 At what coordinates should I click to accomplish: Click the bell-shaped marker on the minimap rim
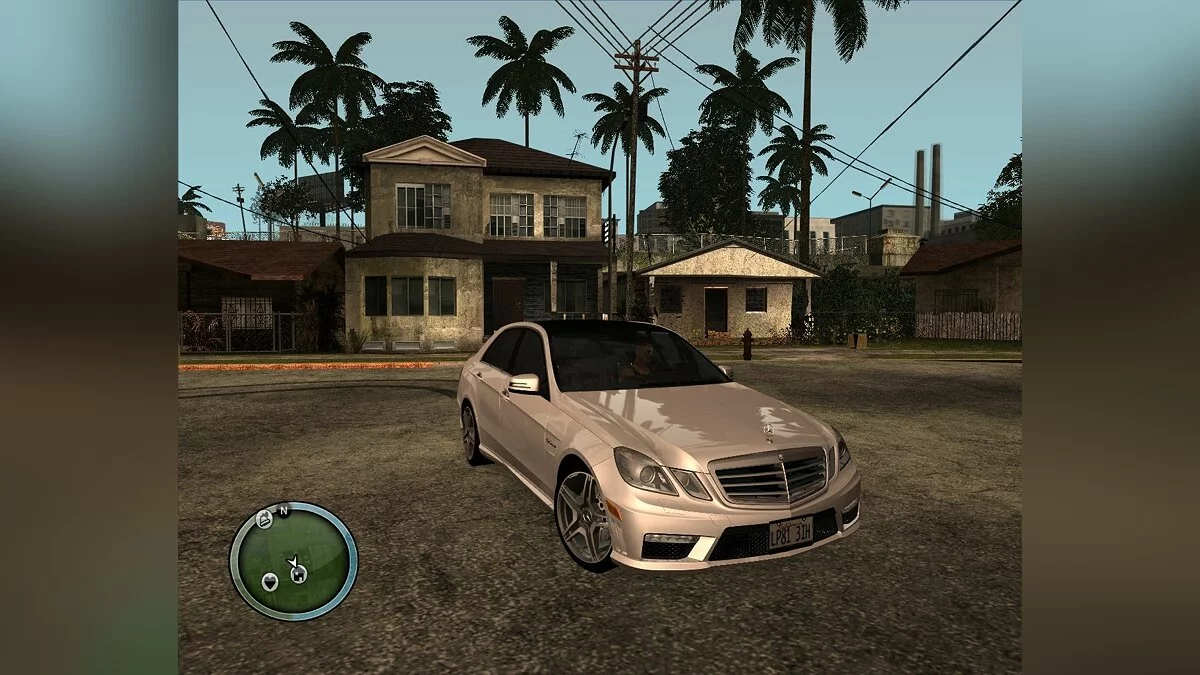[264, 518]
